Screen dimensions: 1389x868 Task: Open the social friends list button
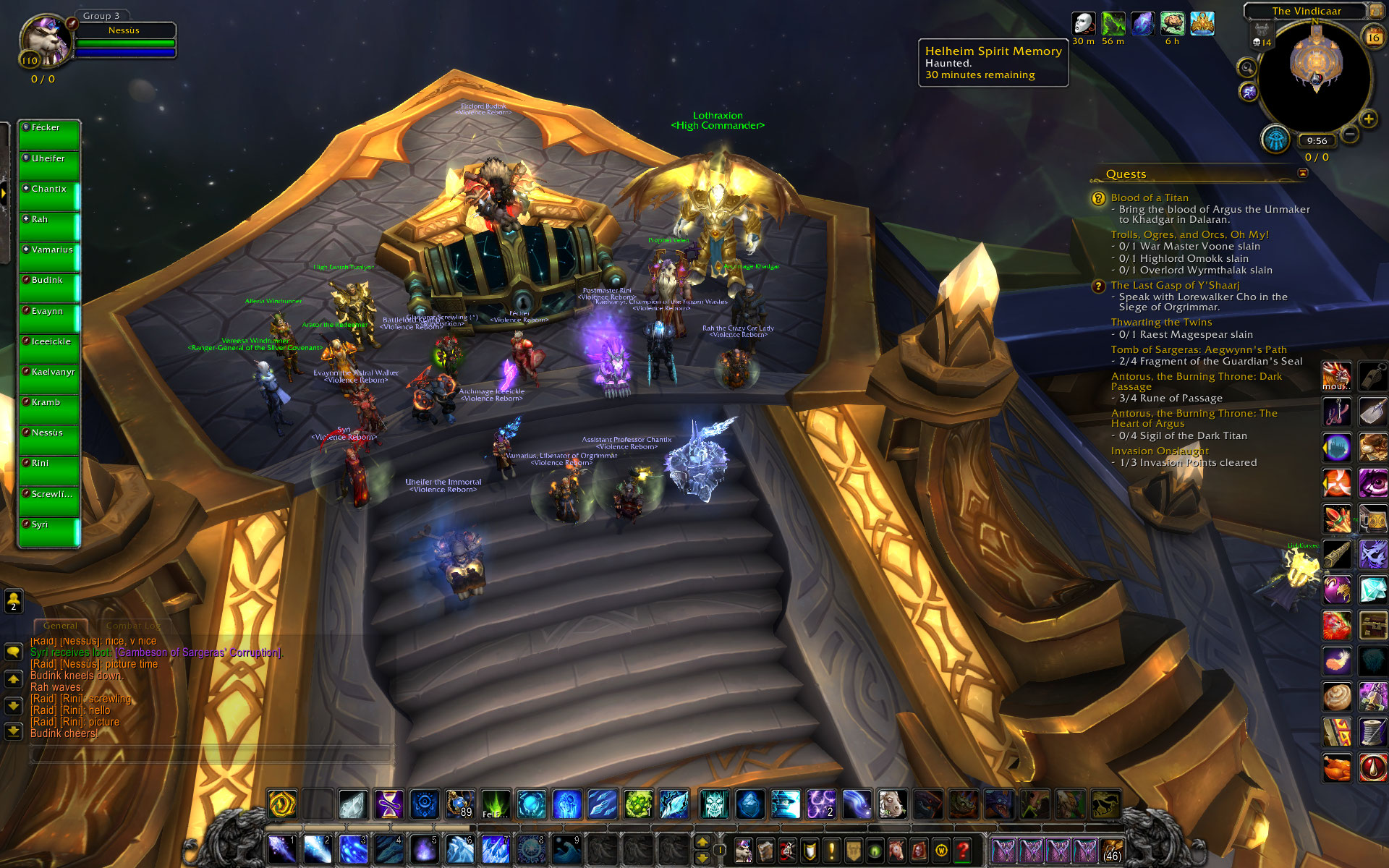pos(13,600)
